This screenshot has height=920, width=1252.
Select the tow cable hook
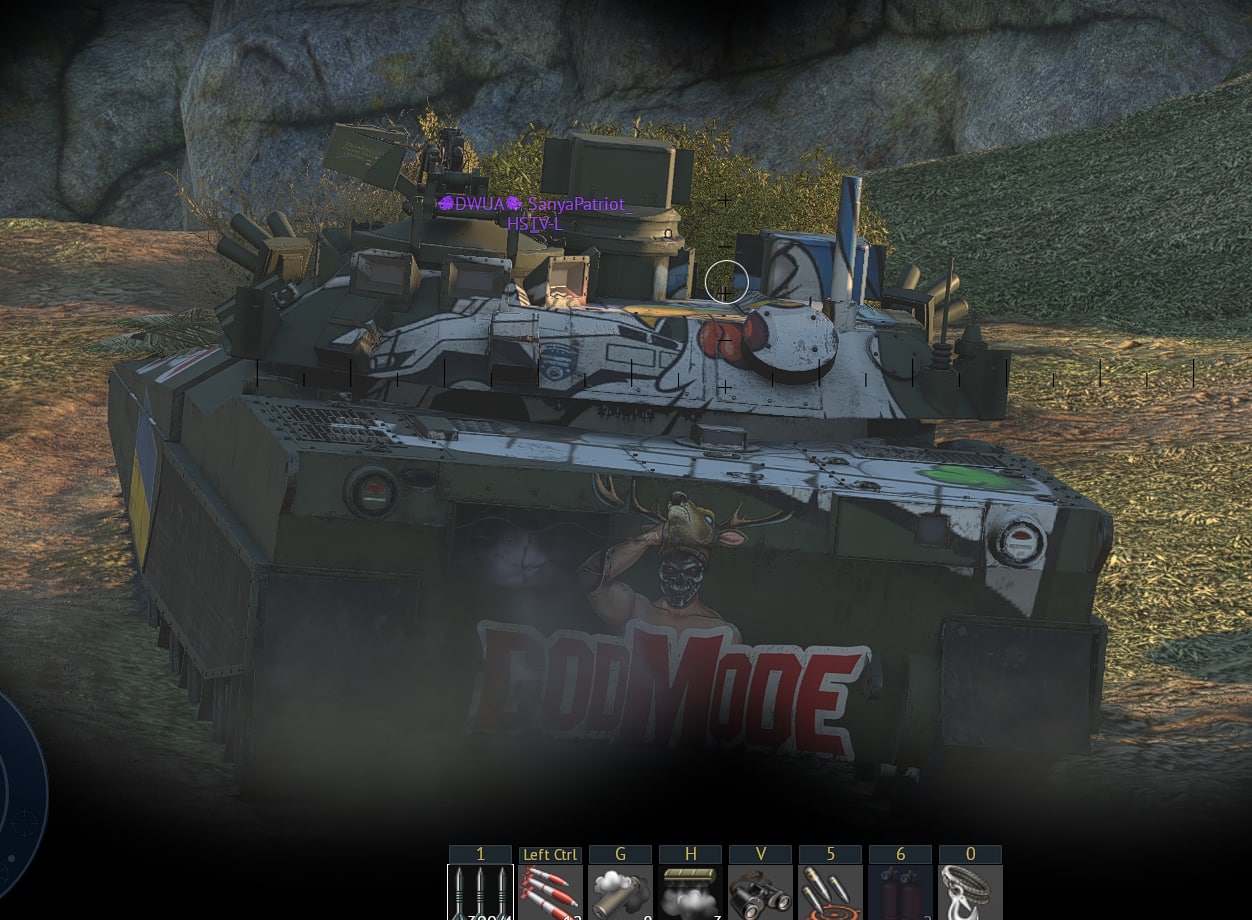[x=970, y=892]
